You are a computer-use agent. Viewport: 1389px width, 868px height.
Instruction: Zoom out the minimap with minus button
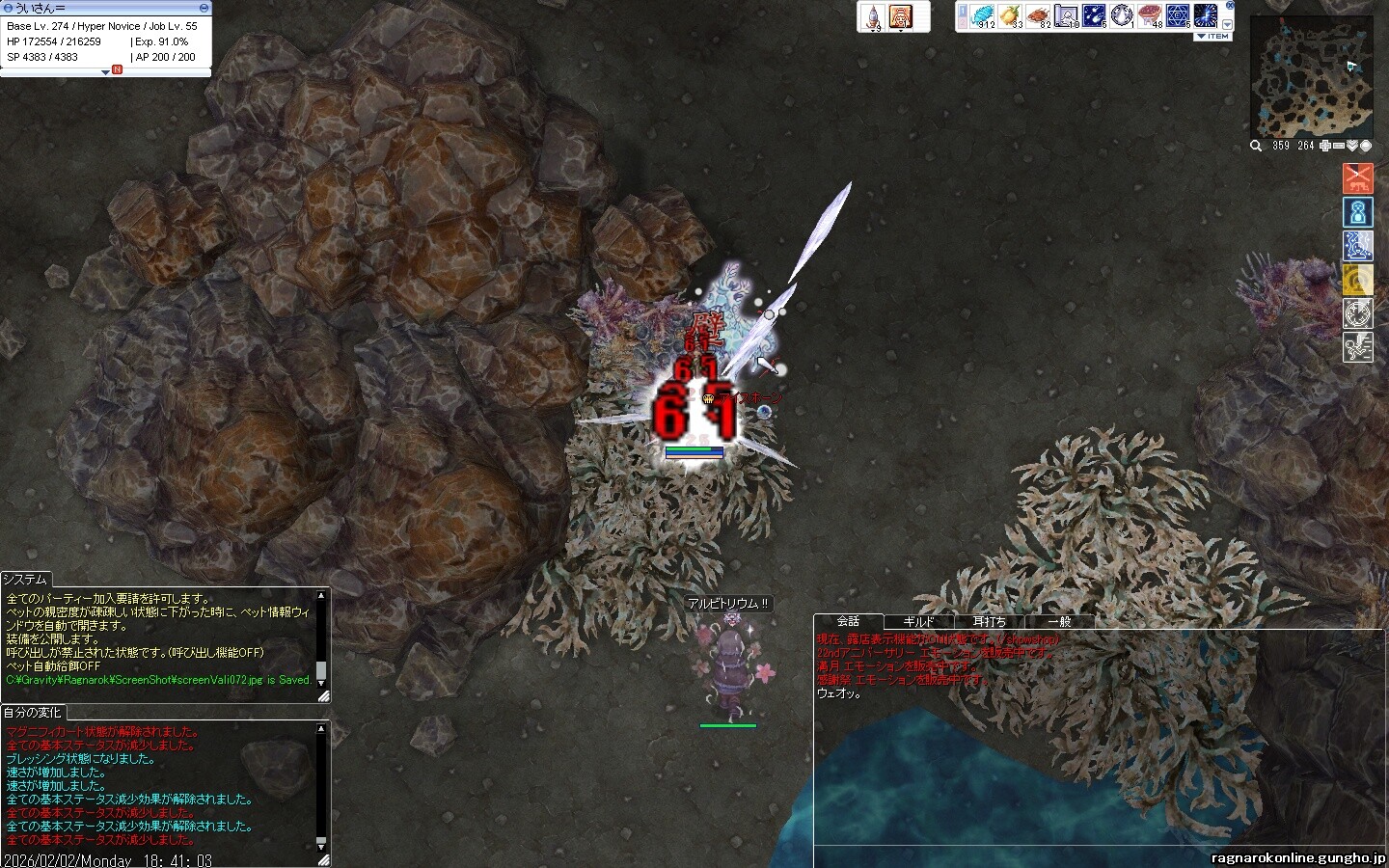pos(1339,146)
